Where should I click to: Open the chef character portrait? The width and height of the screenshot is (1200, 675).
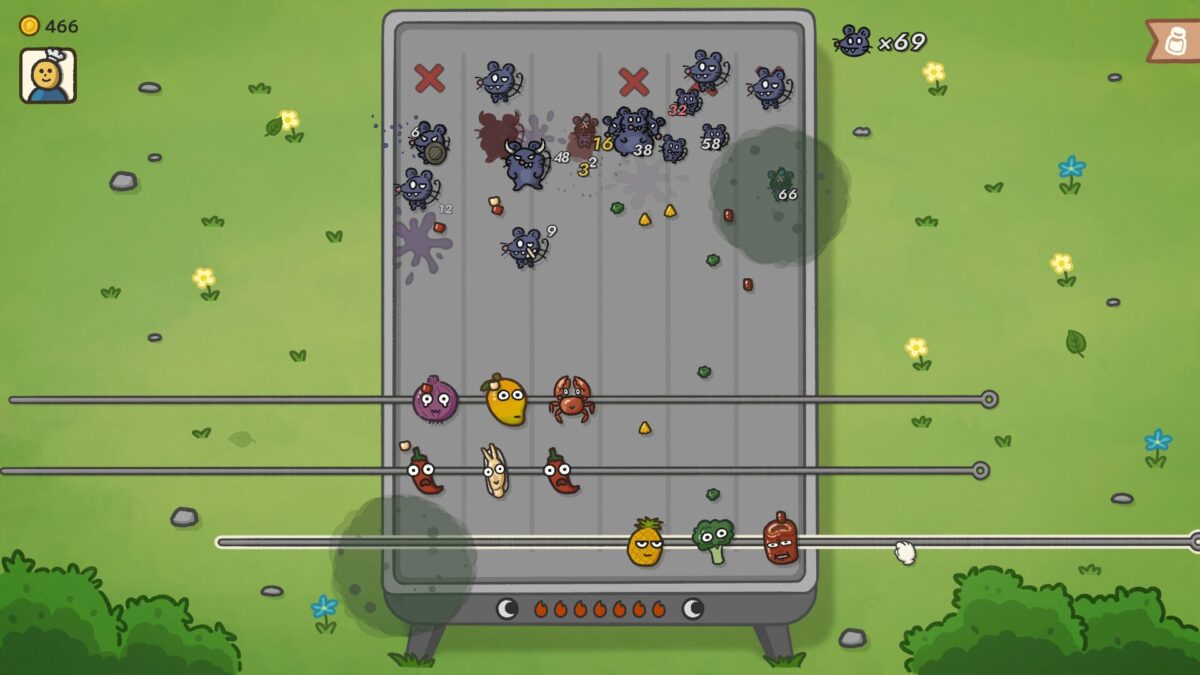(48, 76)
